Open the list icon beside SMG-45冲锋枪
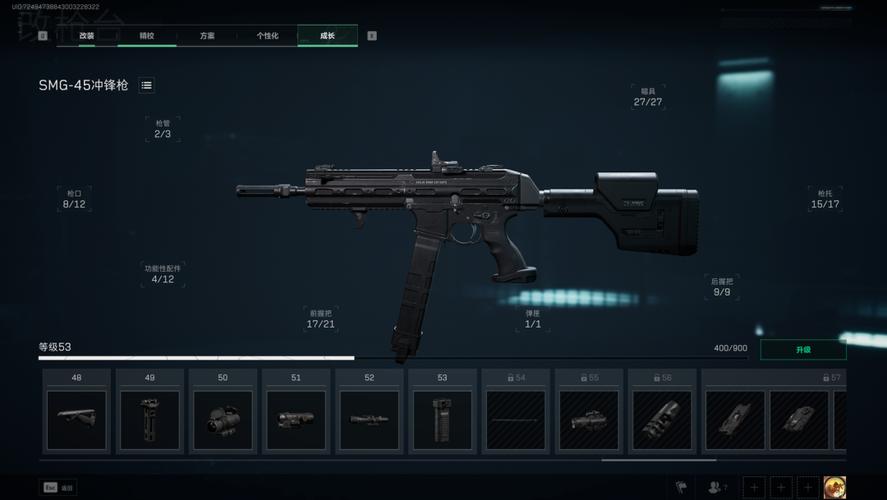 point(147,86)
